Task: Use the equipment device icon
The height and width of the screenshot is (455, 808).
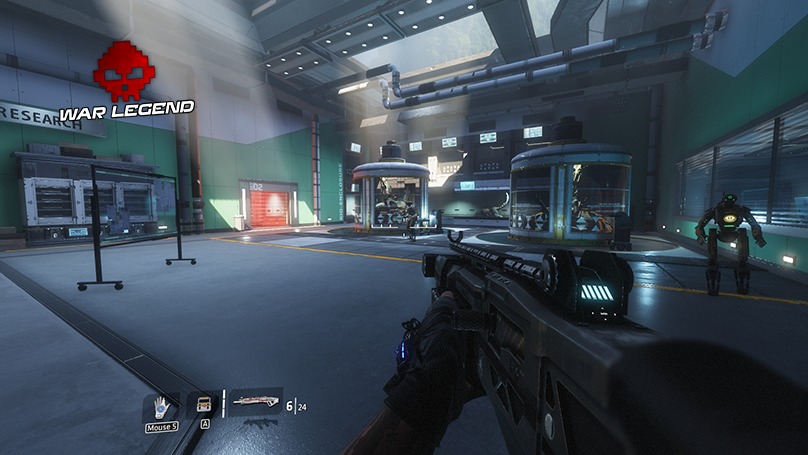Action: (x=204, y=404)
